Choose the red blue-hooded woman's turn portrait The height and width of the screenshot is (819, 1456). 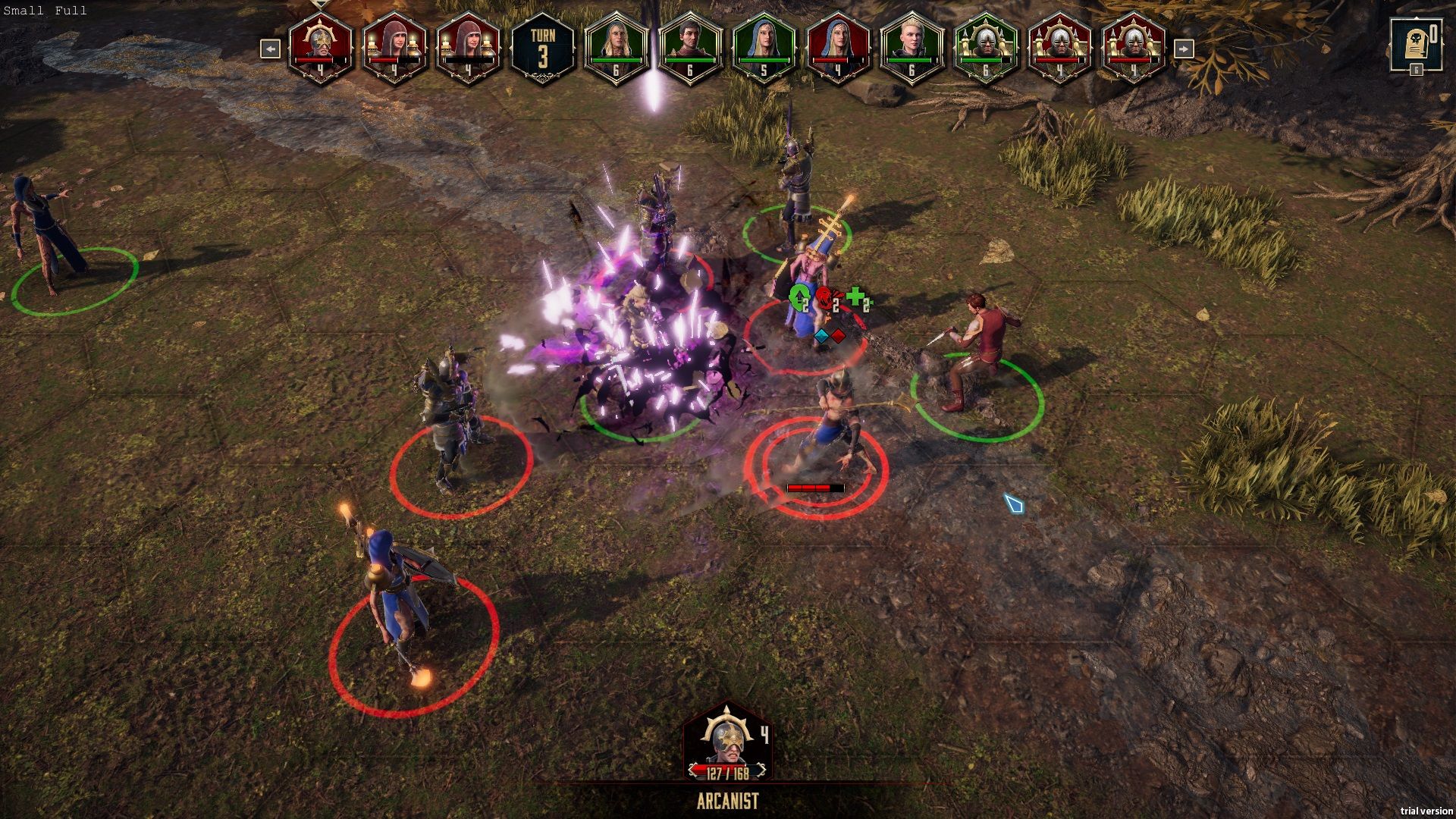click(838, 47)
